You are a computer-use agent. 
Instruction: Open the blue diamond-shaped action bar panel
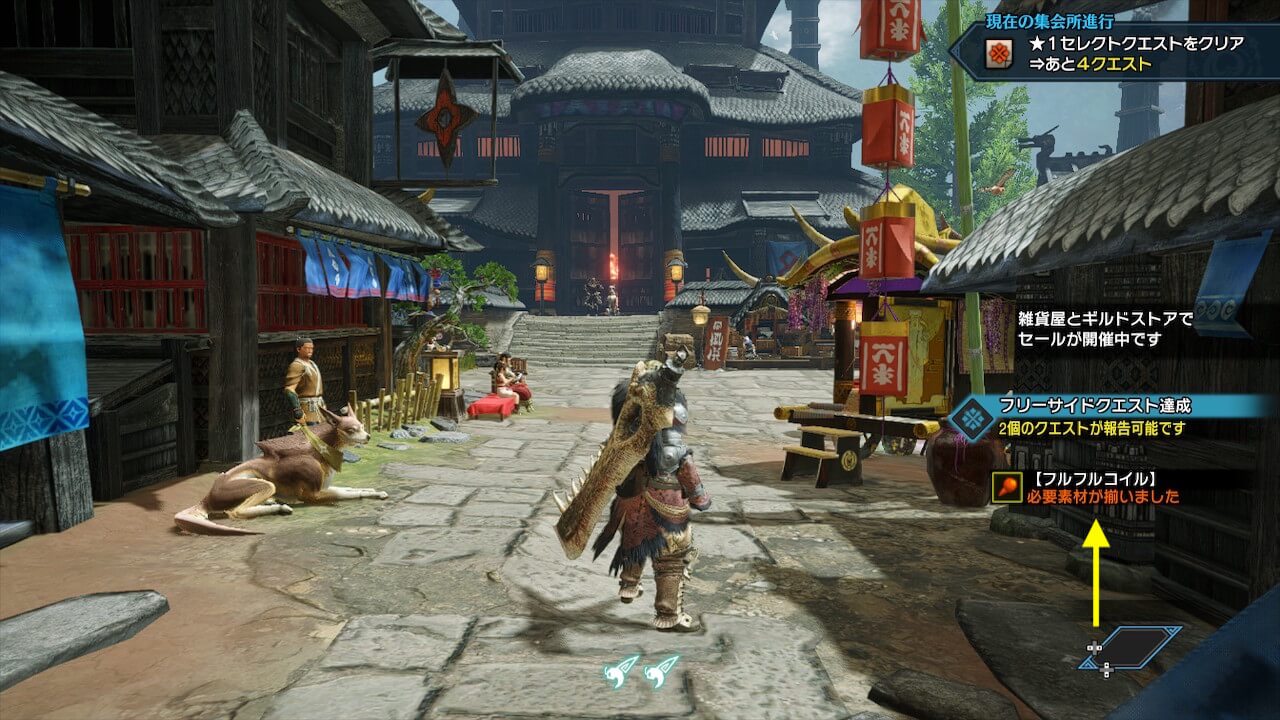1137,647
